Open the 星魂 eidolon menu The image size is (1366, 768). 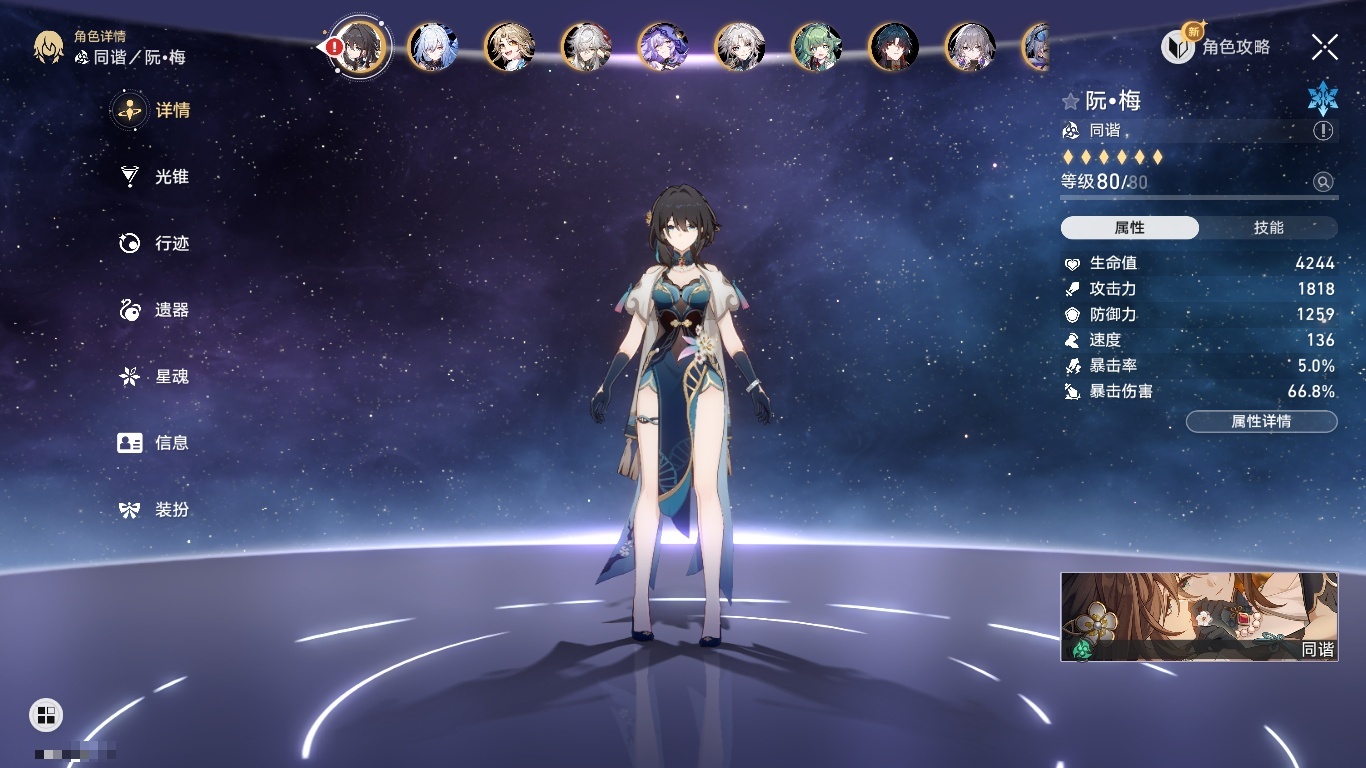pyautogui.click(x=155, y=377)
